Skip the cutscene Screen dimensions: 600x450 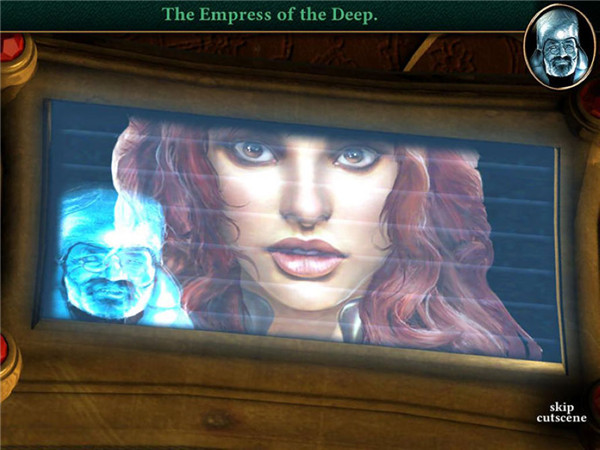[x=560, y=411]
